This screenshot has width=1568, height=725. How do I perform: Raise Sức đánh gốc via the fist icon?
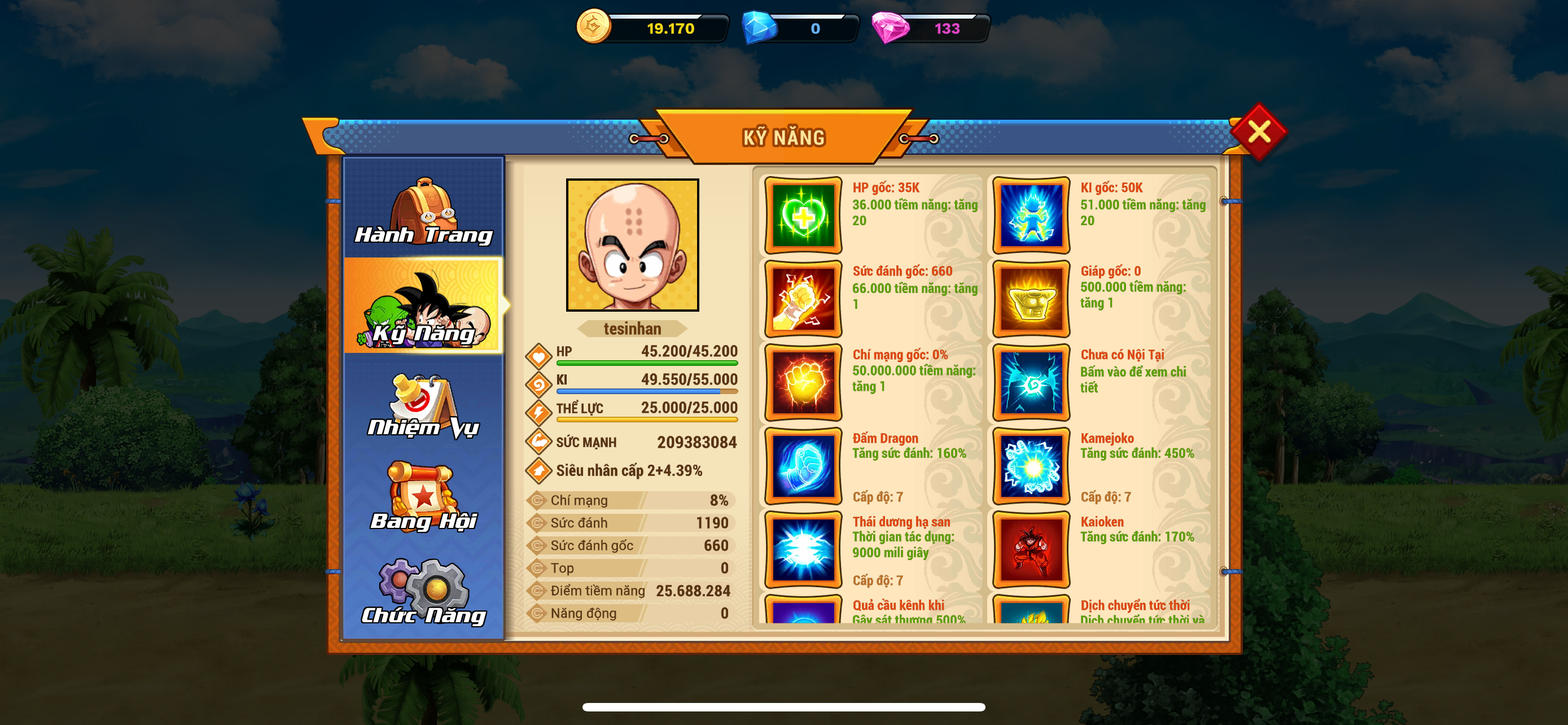(803, 299)
